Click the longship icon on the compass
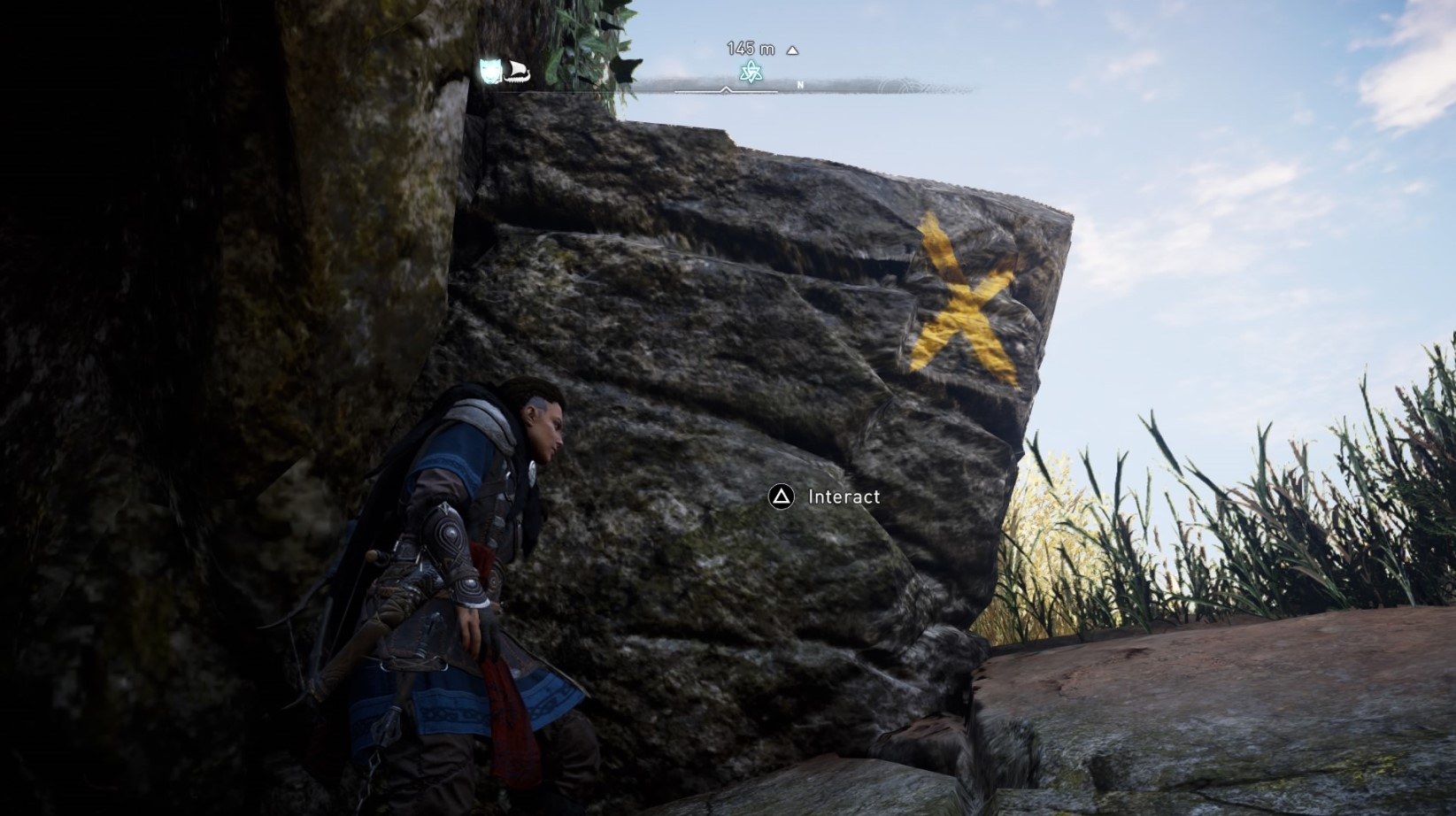 (517, 73)
